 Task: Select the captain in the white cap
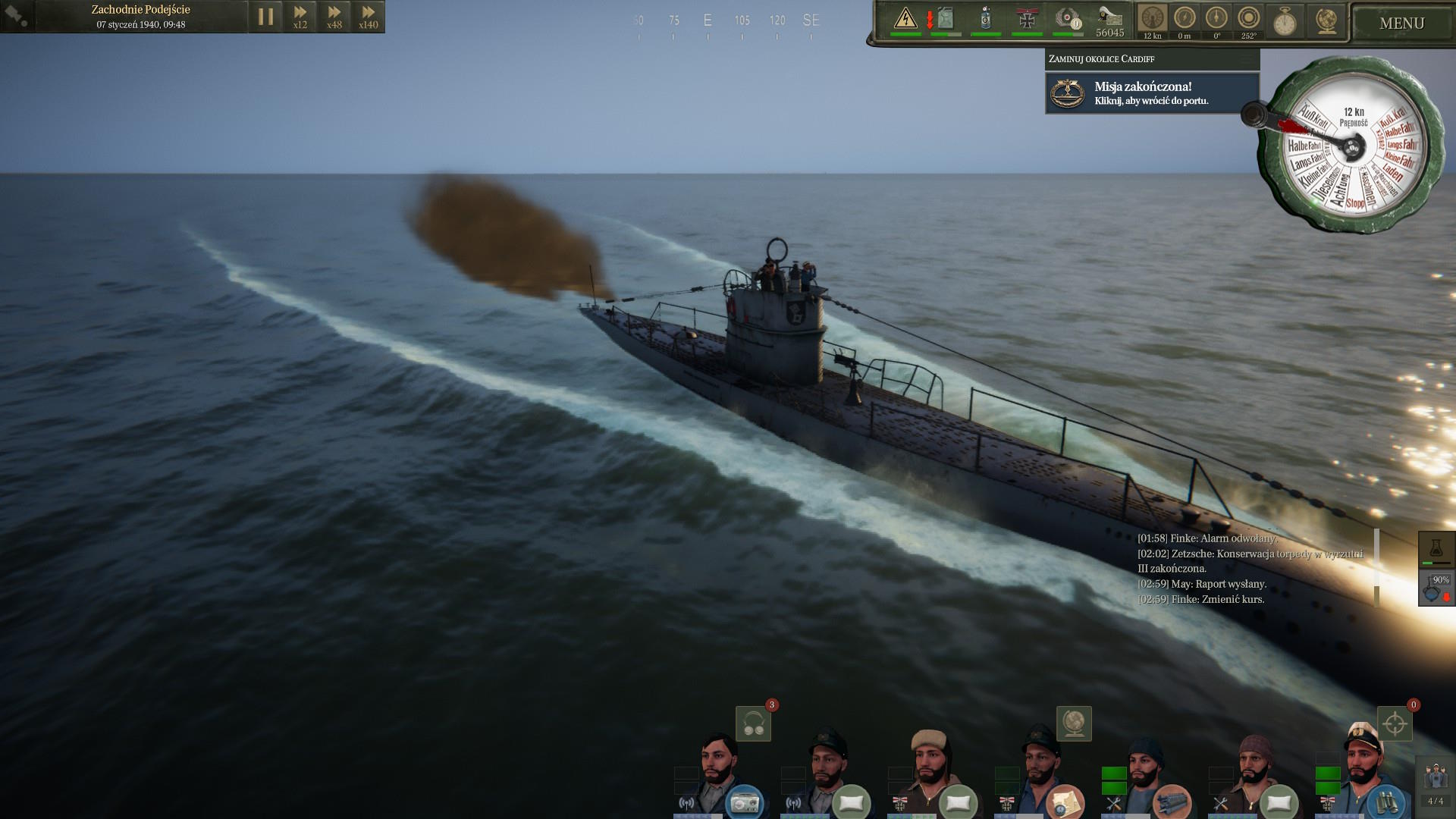1362,766
